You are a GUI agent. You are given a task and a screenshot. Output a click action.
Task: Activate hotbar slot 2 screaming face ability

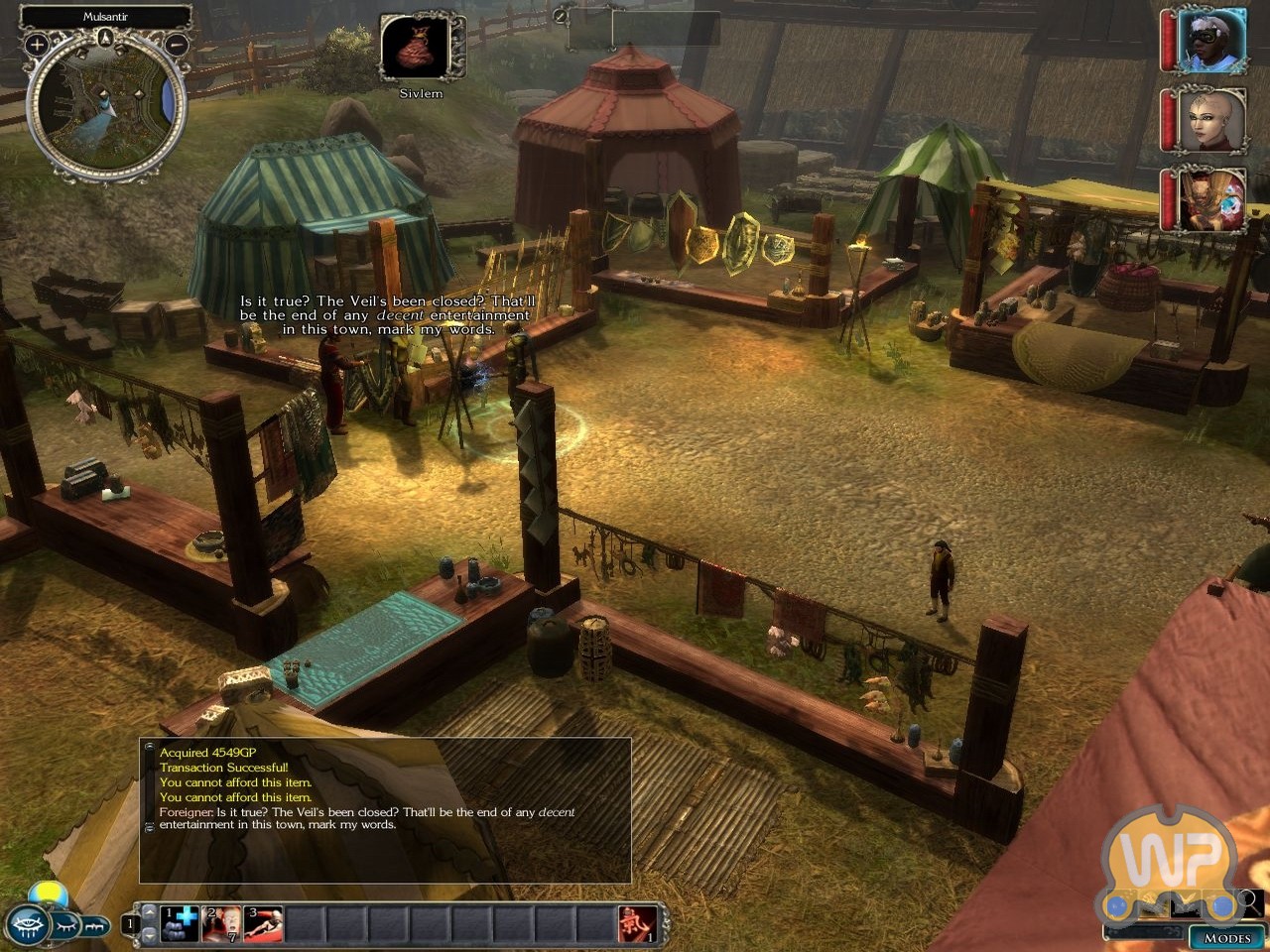click(221, 923)
